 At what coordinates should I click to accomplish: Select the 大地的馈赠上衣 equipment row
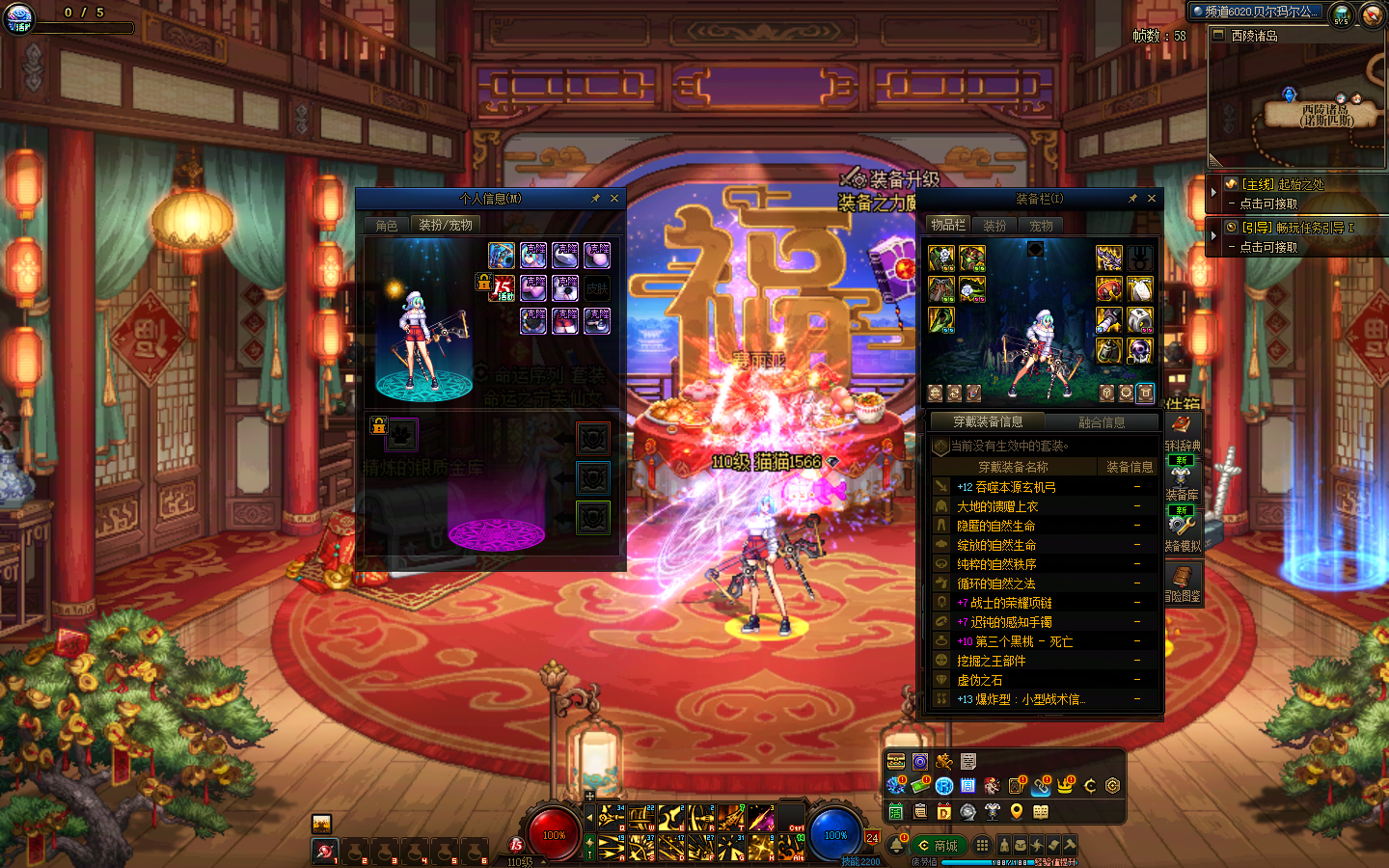[x=997, y=506]
